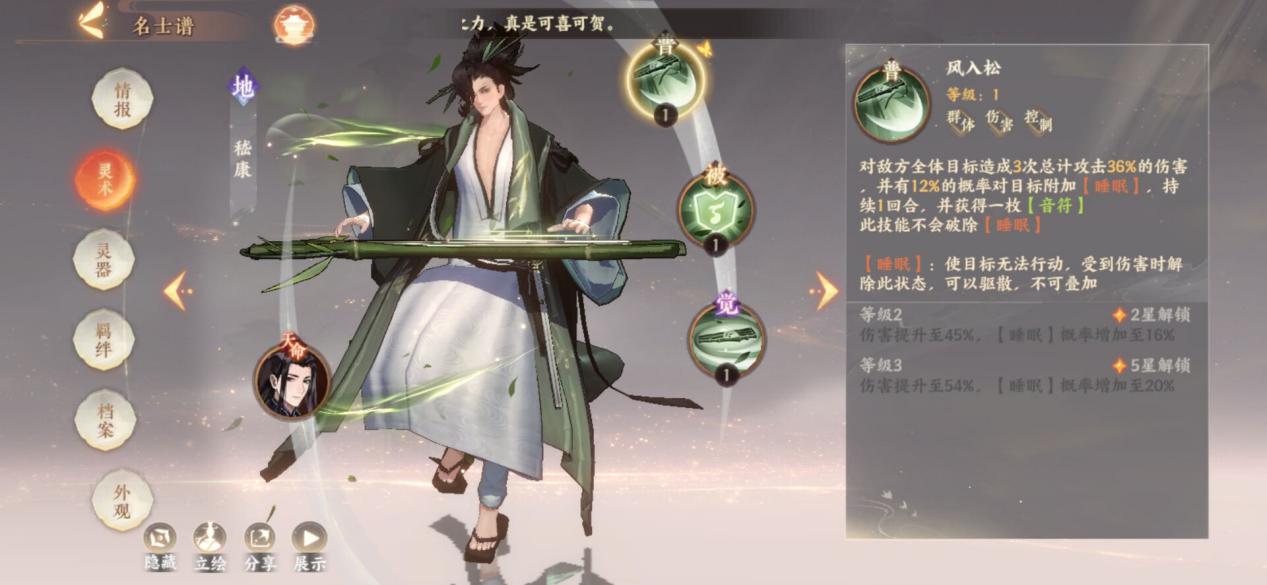Select the 被 passive skill icon
This screenshot has height=585, width=1267.
pos(715,209)
